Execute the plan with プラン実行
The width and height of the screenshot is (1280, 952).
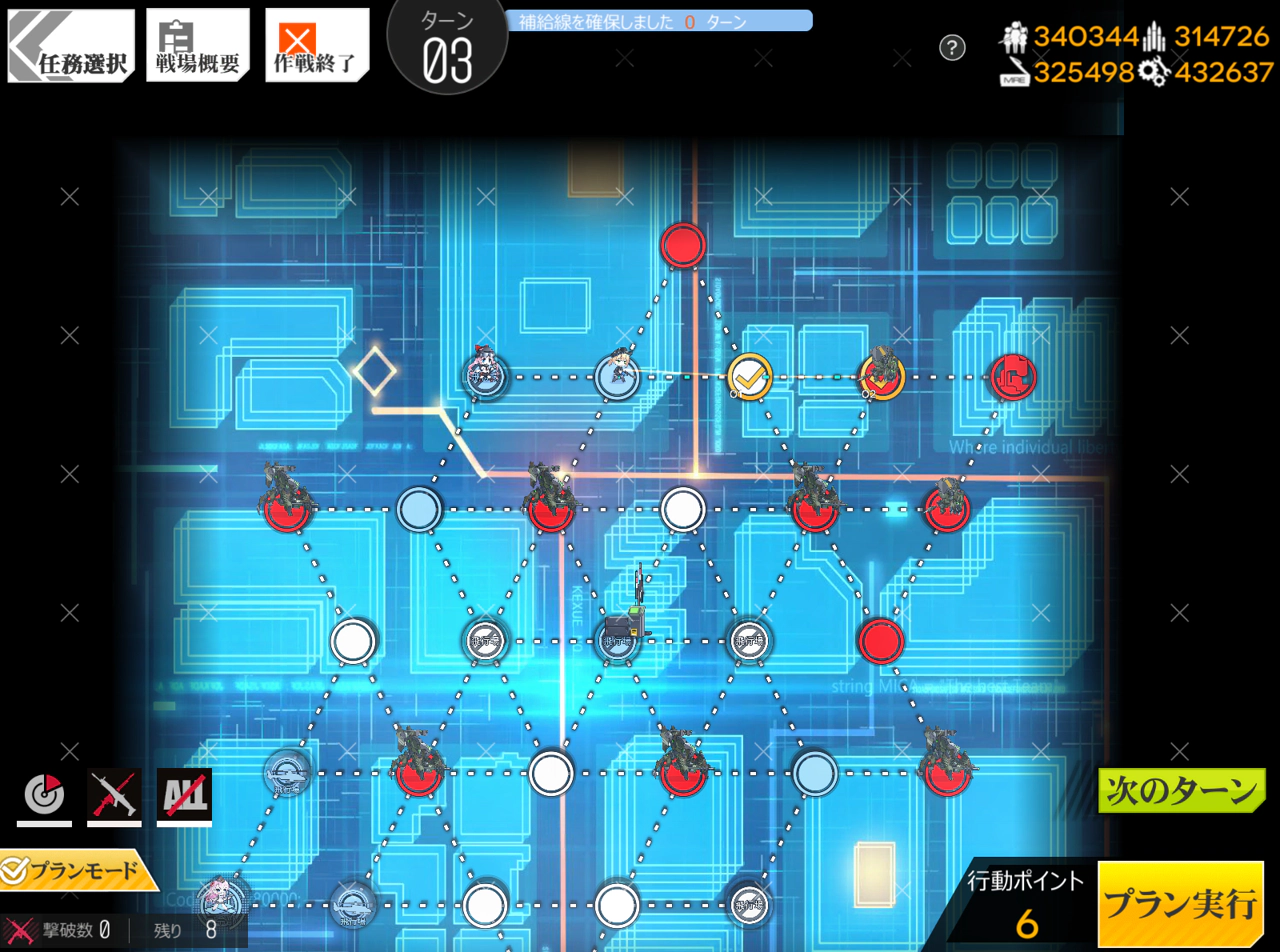[x=1180, y=904]
